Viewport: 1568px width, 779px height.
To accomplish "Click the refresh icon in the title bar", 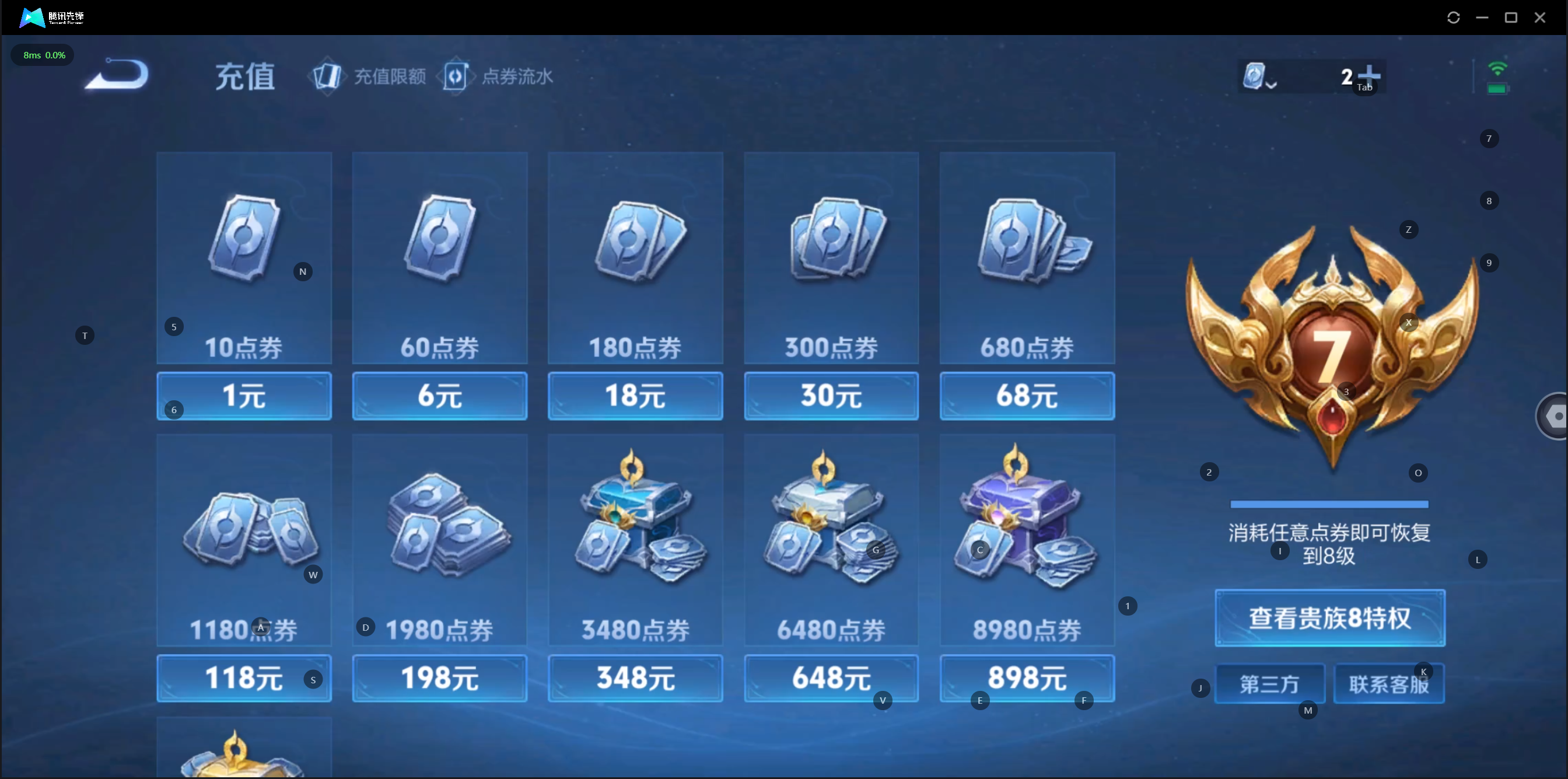I will tap(1453, 18).
